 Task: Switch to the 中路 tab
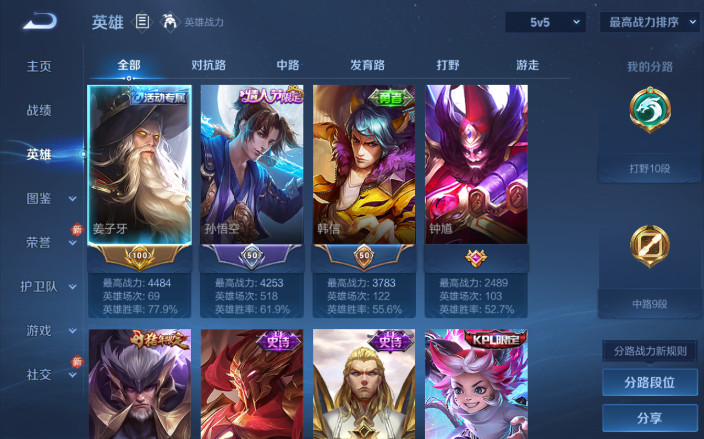pos(288,65)
